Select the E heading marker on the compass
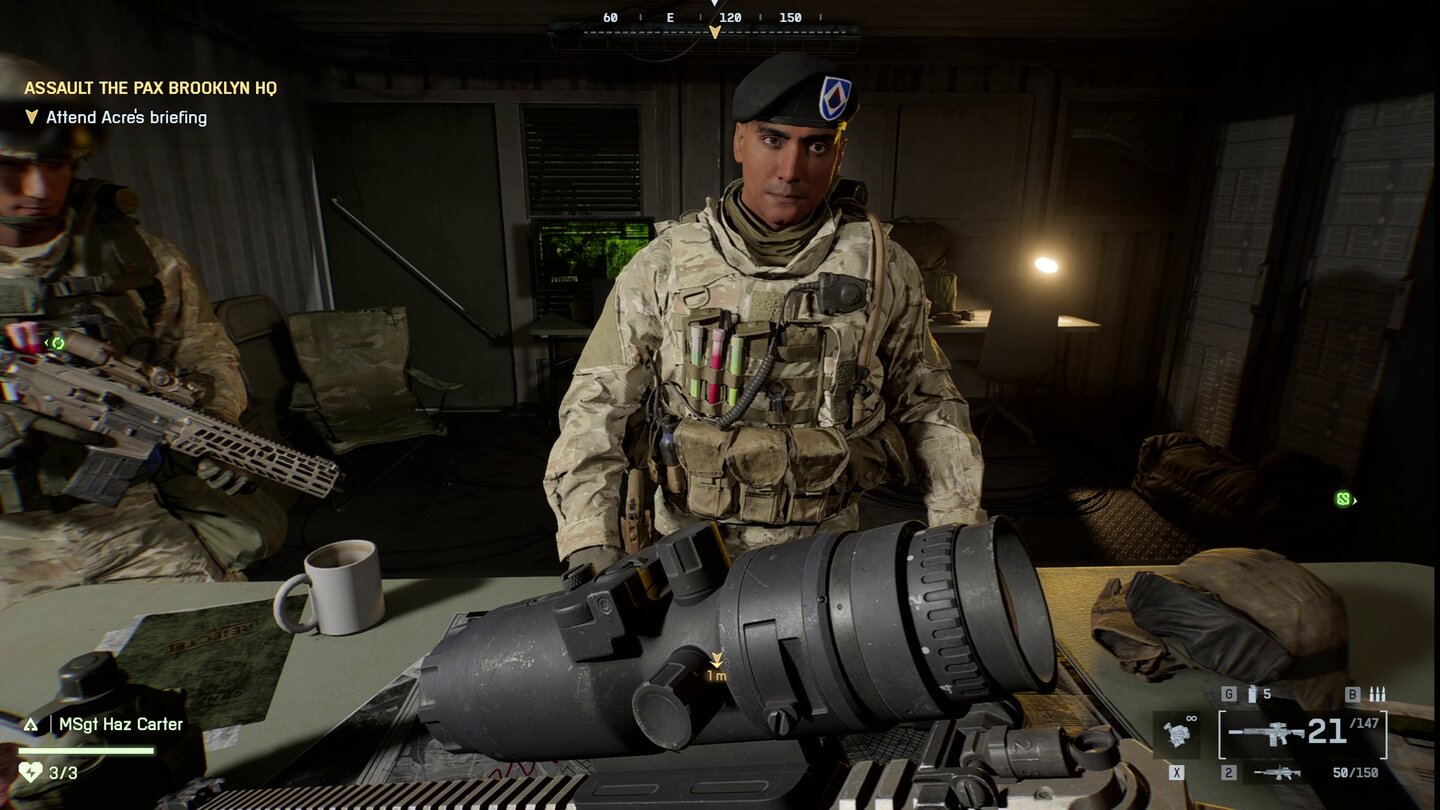The width and height of the screenshot is (1440, 810). [x=668, y=17]
